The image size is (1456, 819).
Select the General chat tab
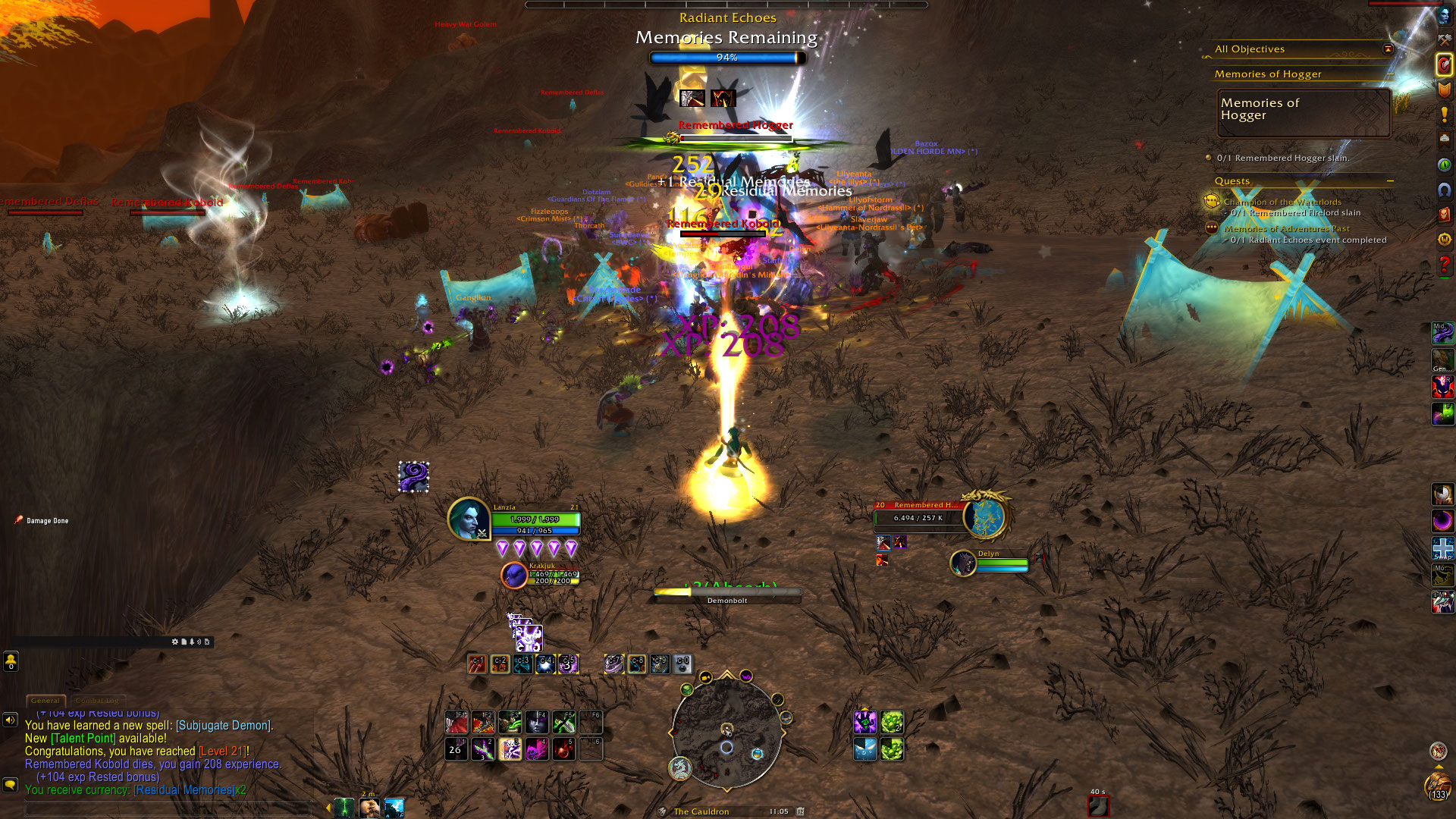point(45,701)
